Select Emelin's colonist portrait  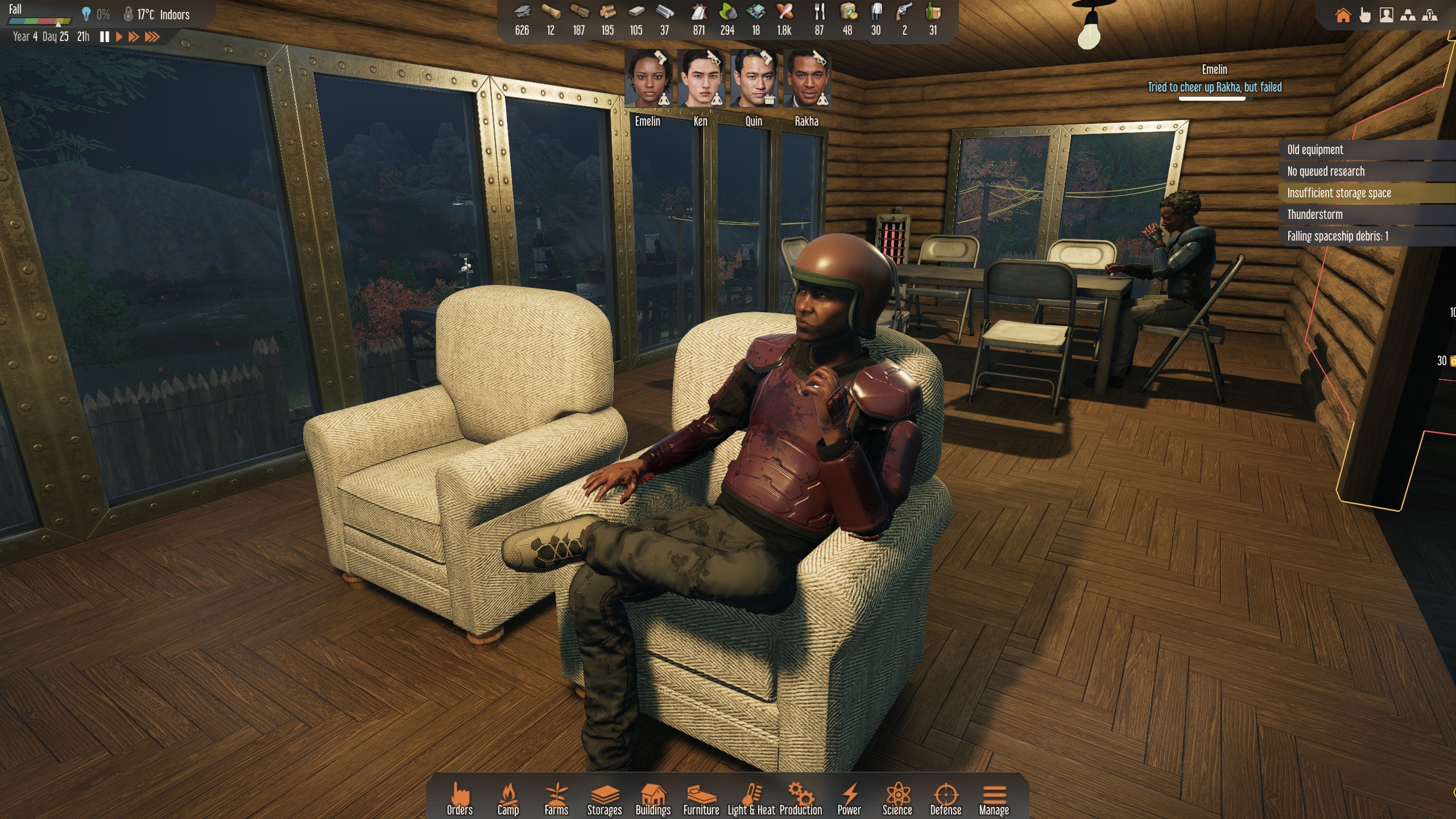click(648, 79)
